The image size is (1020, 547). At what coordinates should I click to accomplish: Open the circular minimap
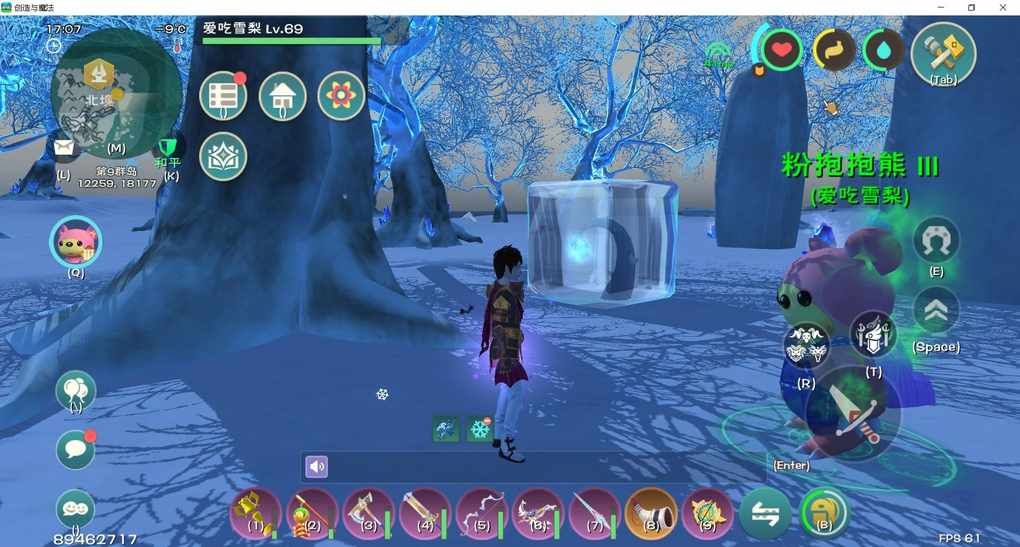pyautogui.click(x=102, y=92)
